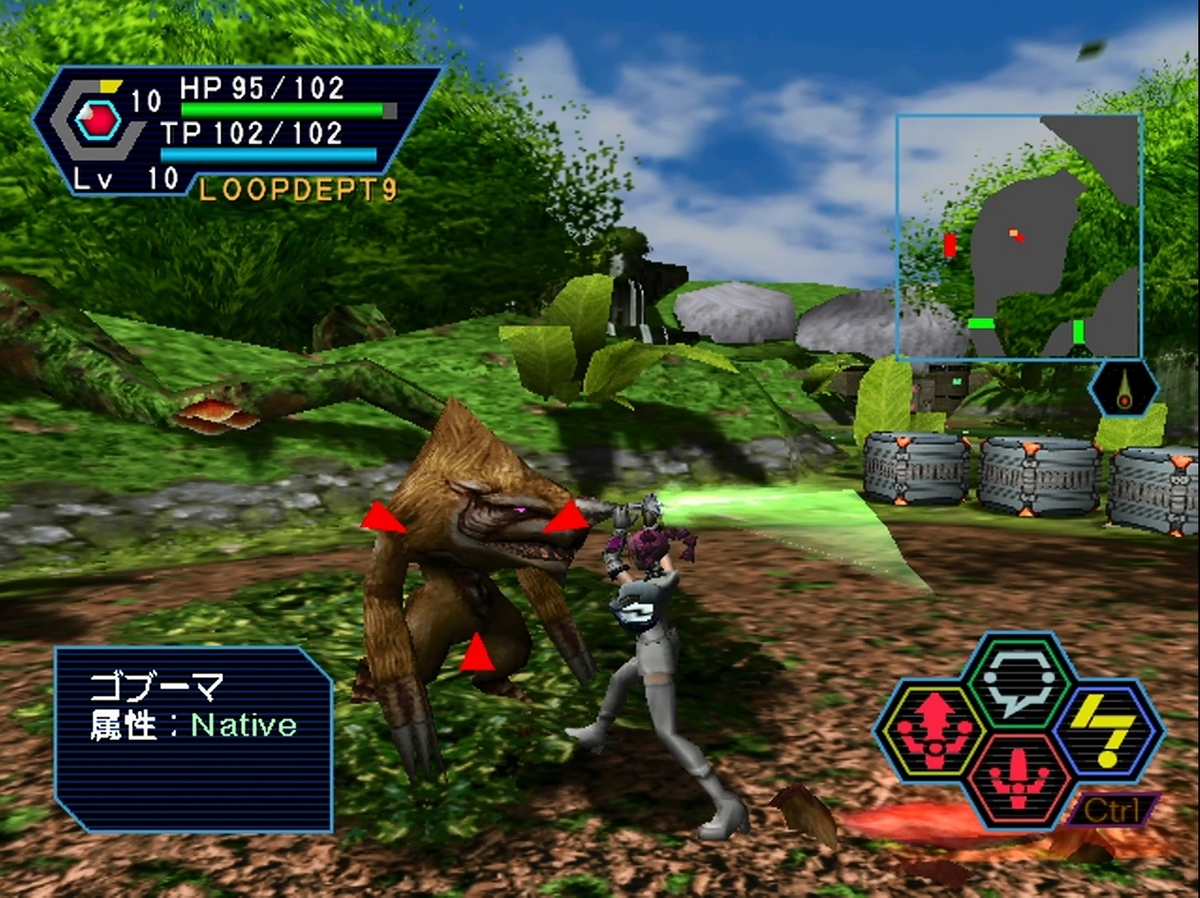
Task: Use the red down-arrow attack hexagon
Action: click(x=1019, y=780)
